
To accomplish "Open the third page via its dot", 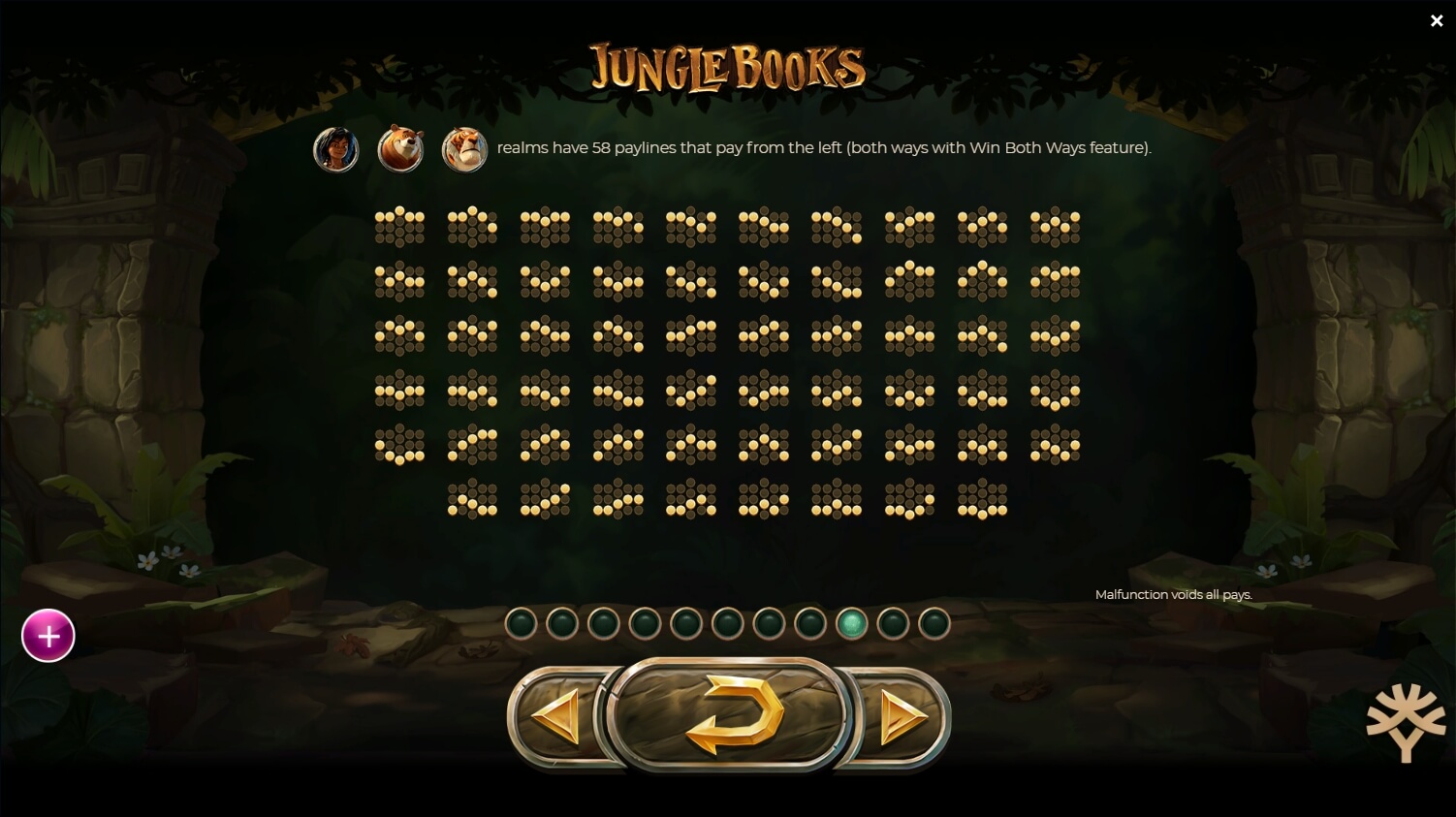I will click(603, 623).
